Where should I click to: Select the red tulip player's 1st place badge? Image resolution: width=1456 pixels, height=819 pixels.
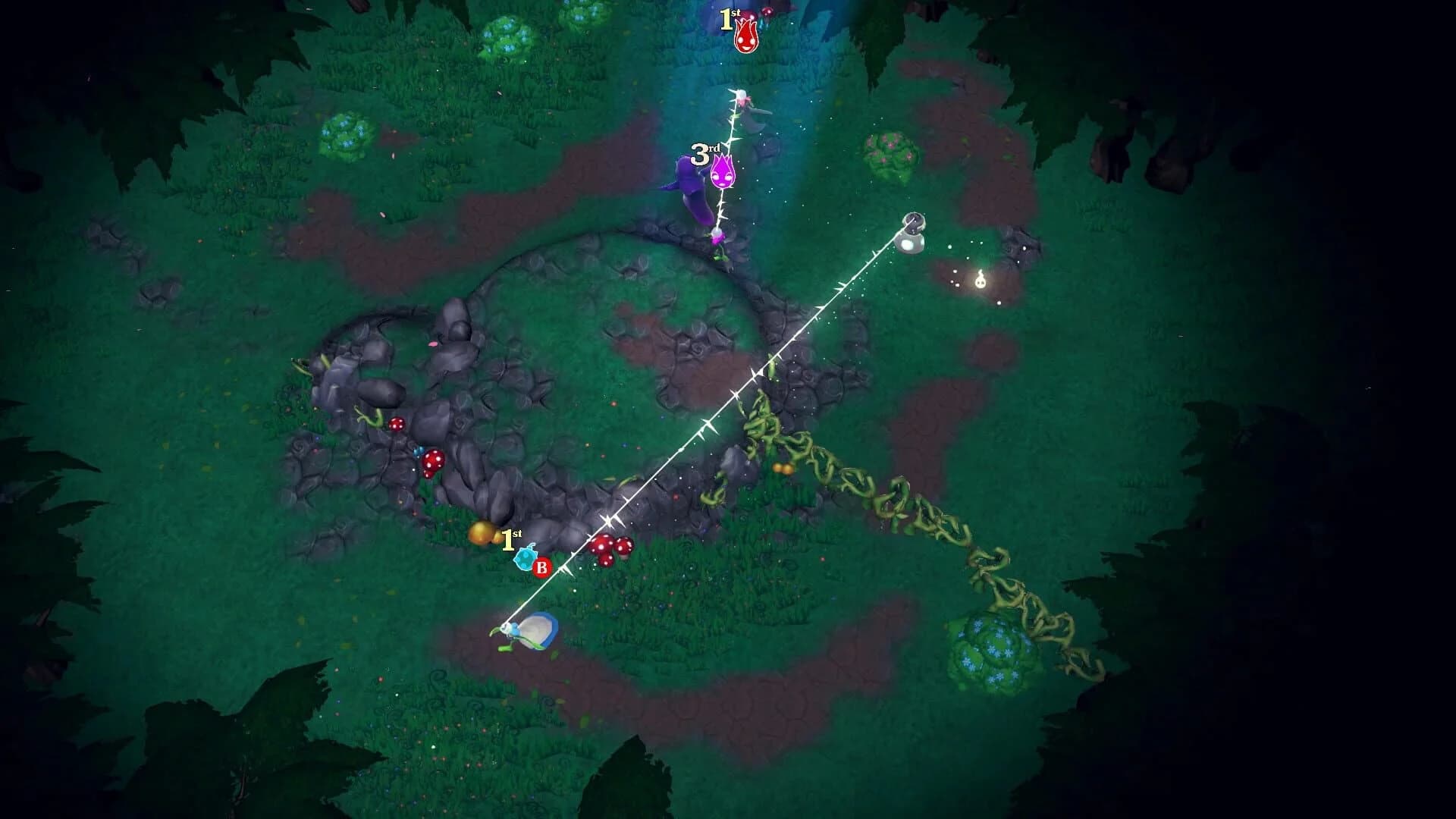coord(732,20)
